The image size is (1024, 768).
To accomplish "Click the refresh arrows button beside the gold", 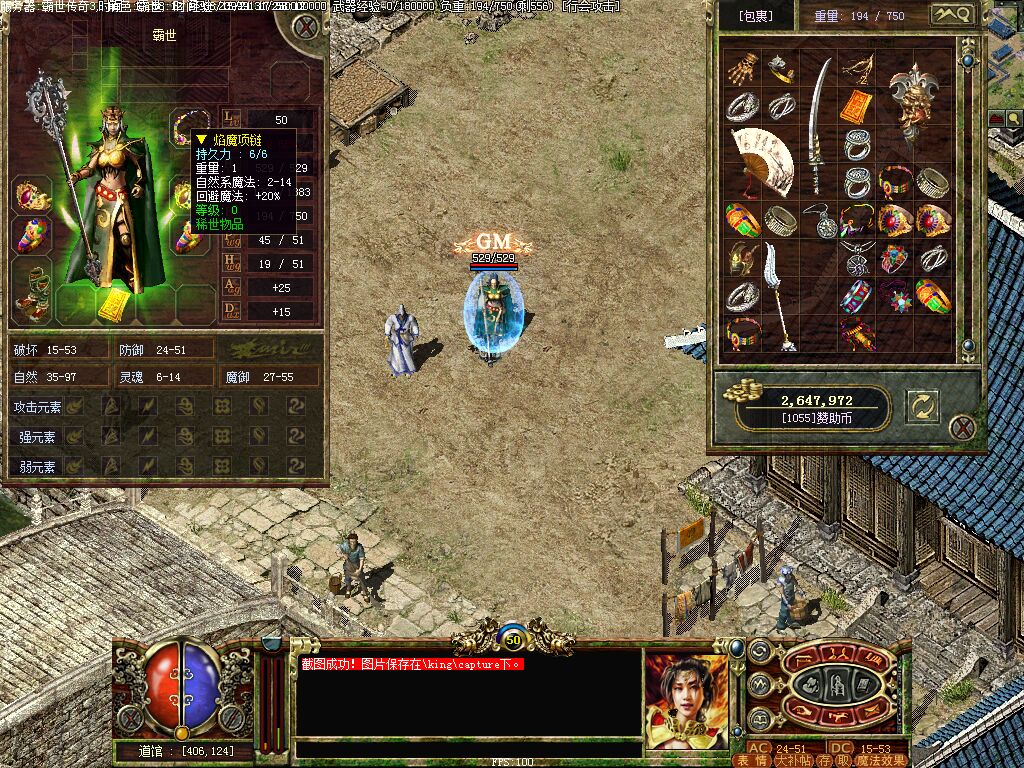I will click(922, 405).
